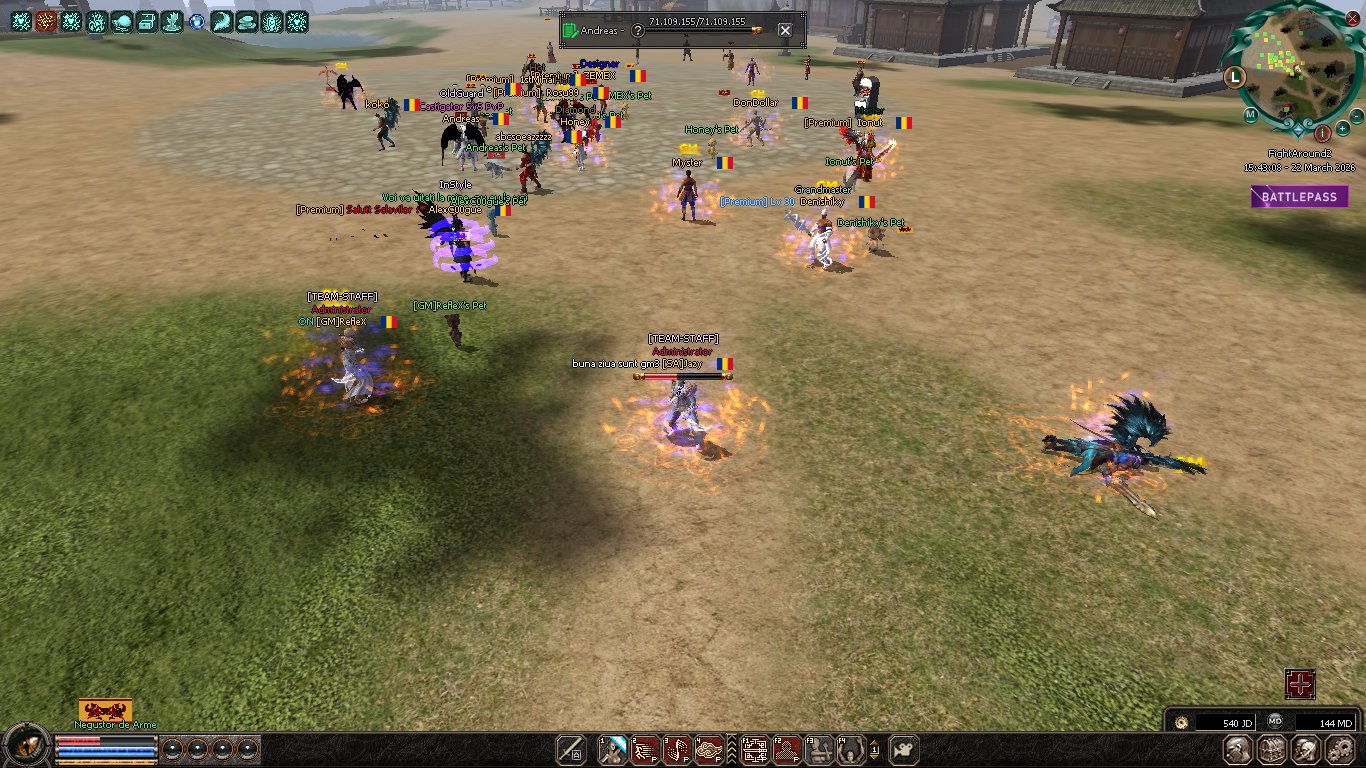Viewport: 1366px width, 768px height.
Task: Click the blue orb buff icon
Action: [197, 21]
